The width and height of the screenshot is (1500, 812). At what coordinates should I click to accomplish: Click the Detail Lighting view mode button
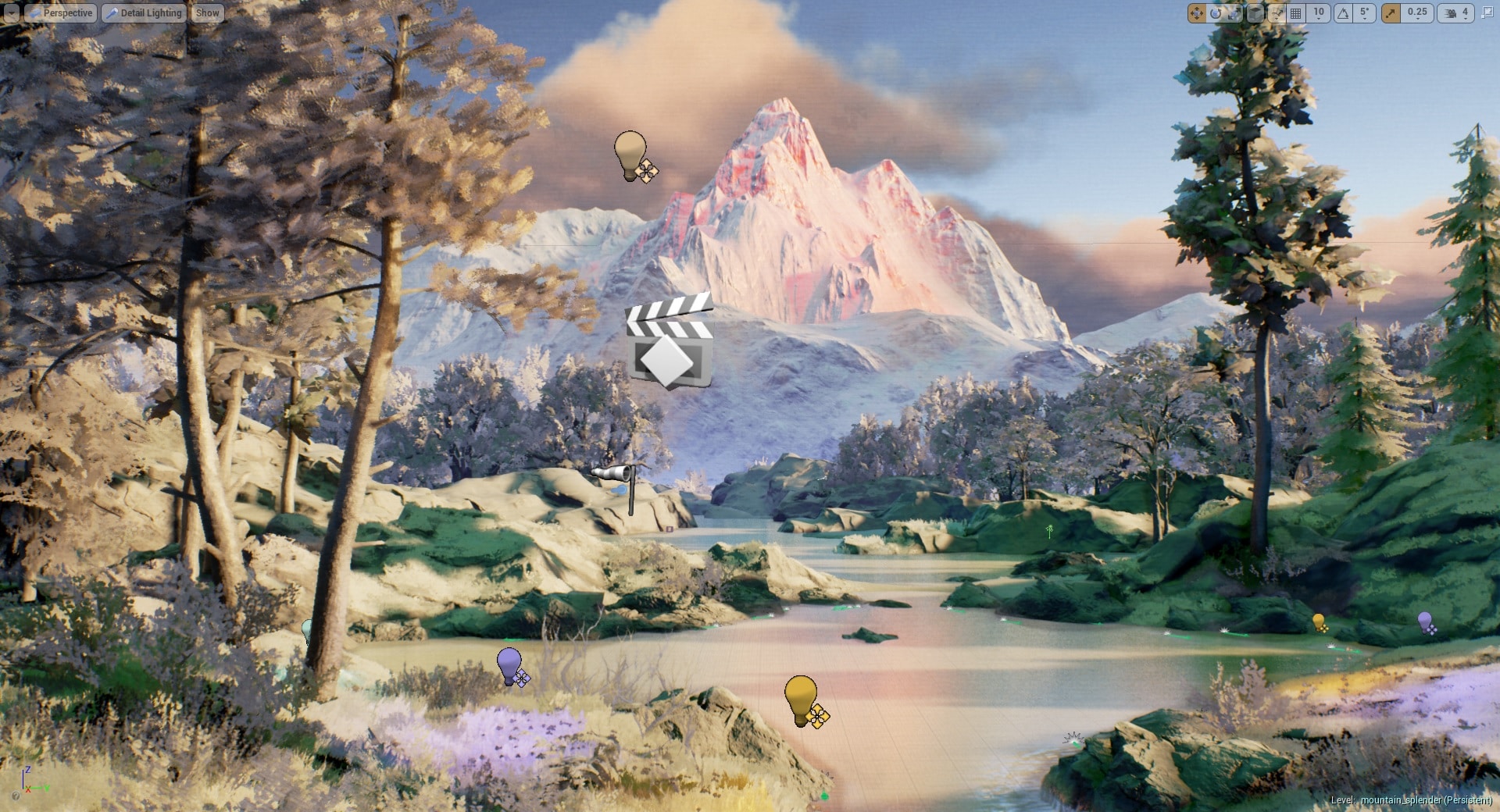click(x=144, y=12)
